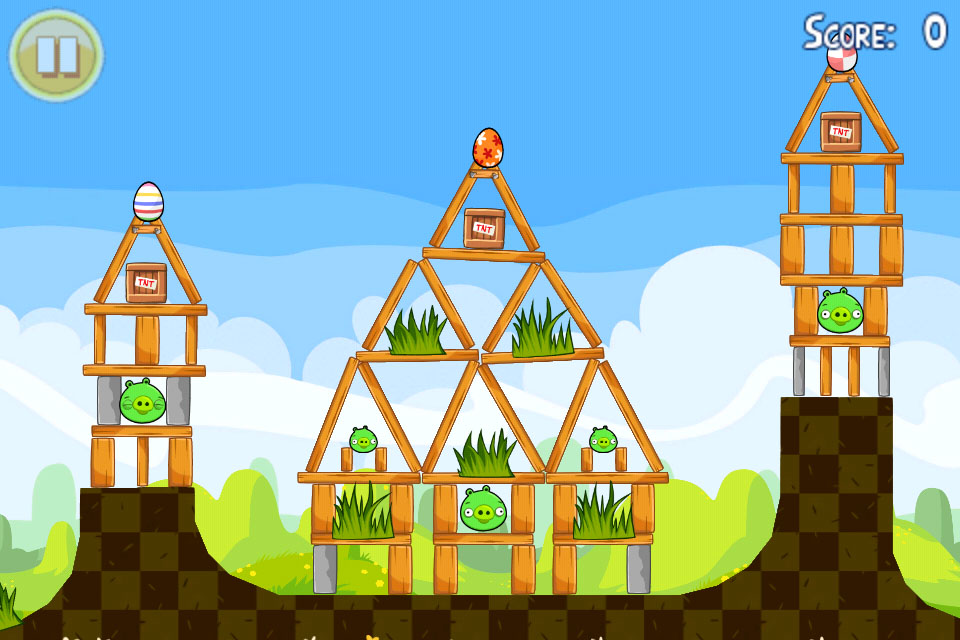Pause the game with the round button
This screenshot has width=960, height=640.
(56, 55)
